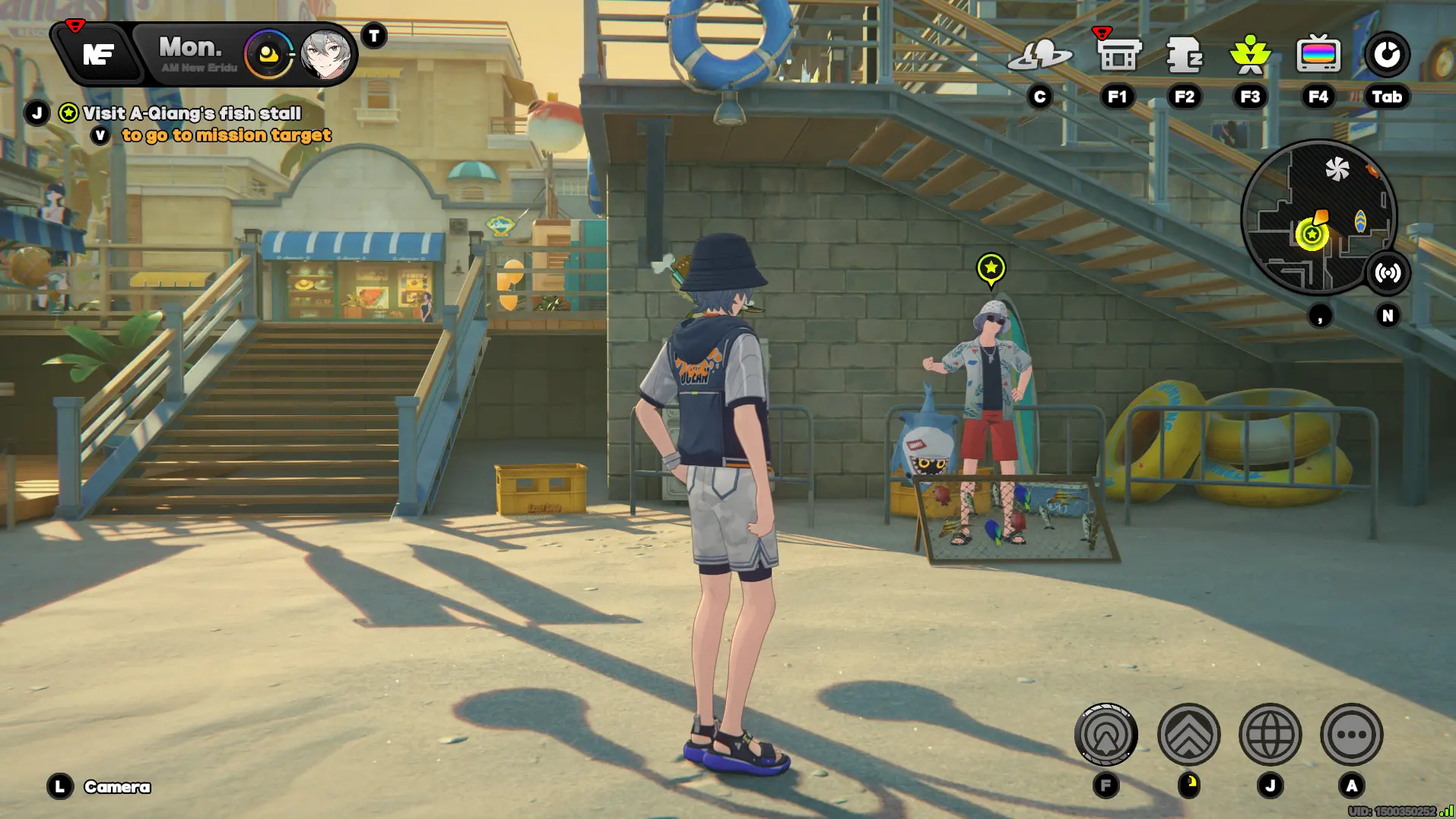The width and height of the screenshot is (1456, 819).
Task: Open the globe network button
Action: point(1270,735)
